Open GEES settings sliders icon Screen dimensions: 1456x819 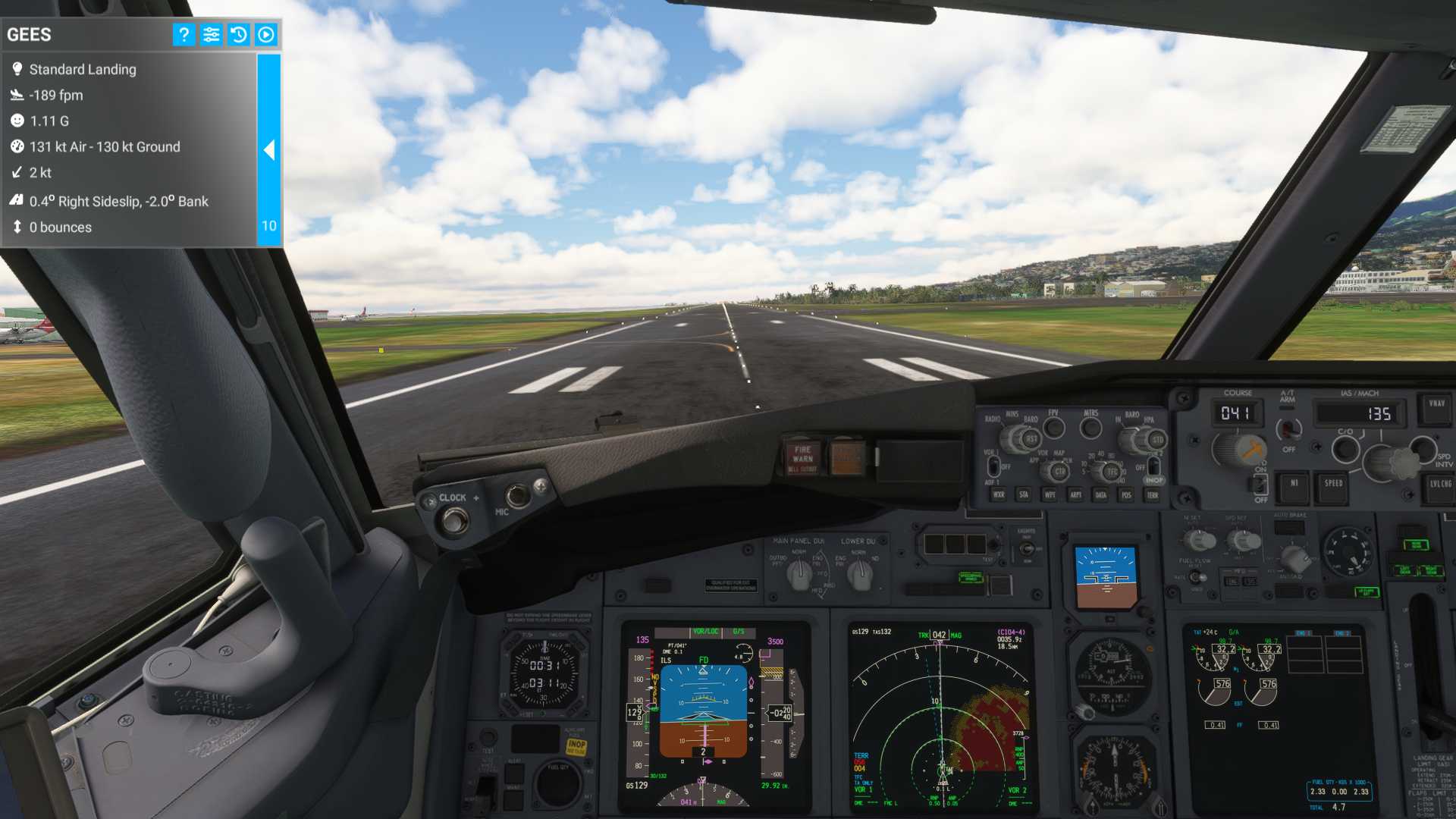coord(211,35)
